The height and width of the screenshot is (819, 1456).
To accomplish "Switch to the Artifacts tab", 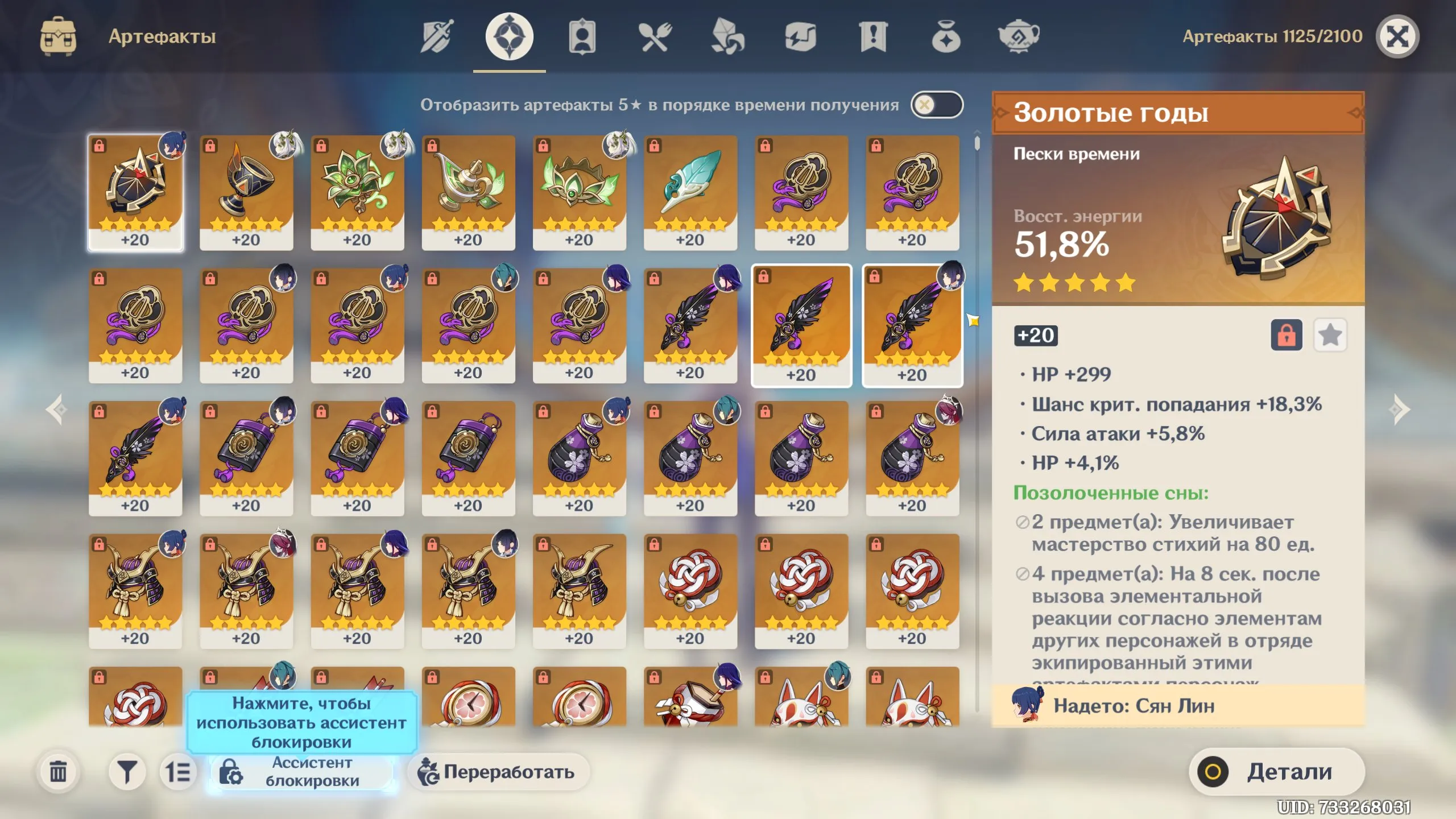I will (510, 36).
